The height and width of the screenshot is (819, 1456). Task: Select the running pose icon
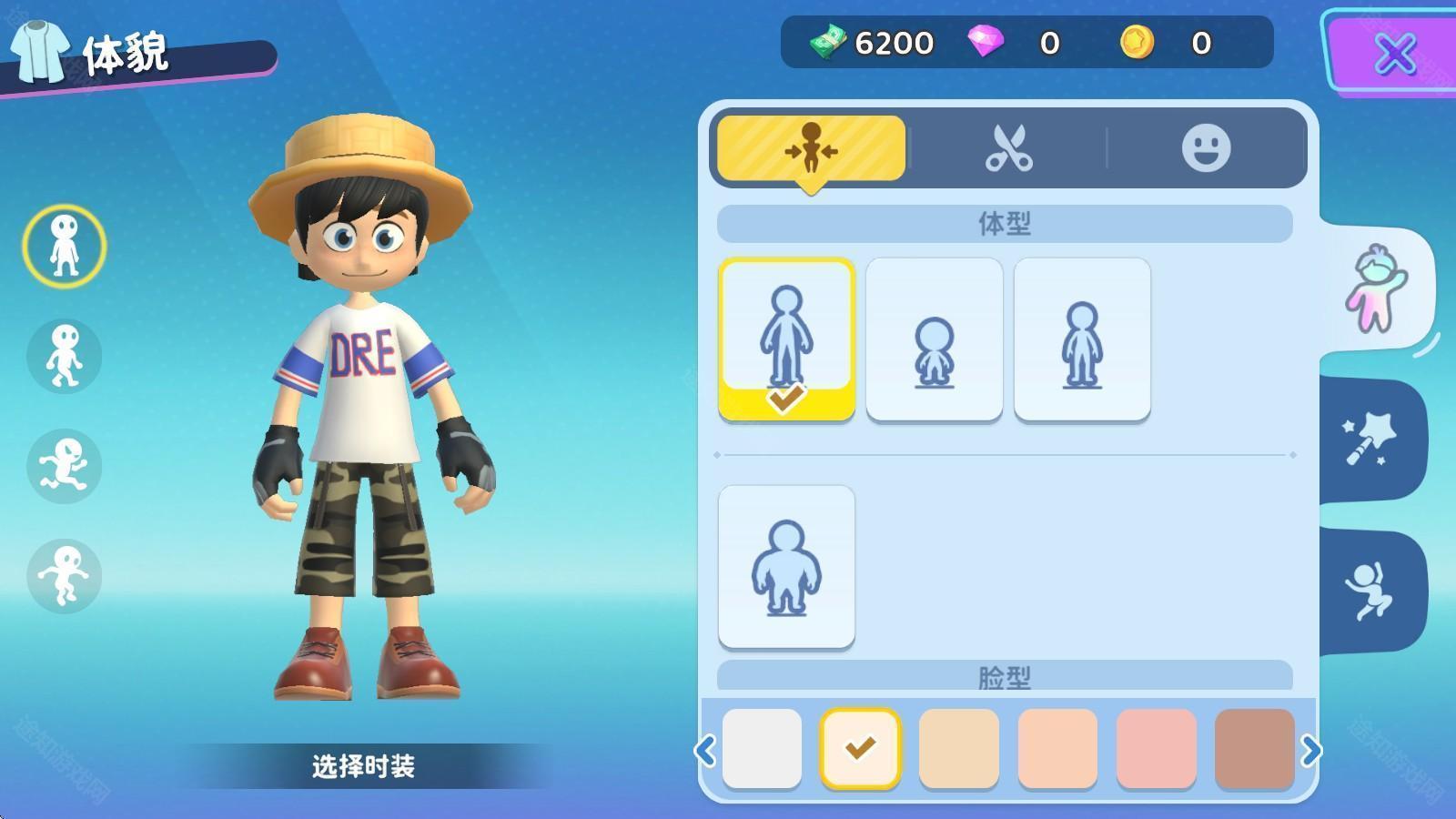pos(65,466)
